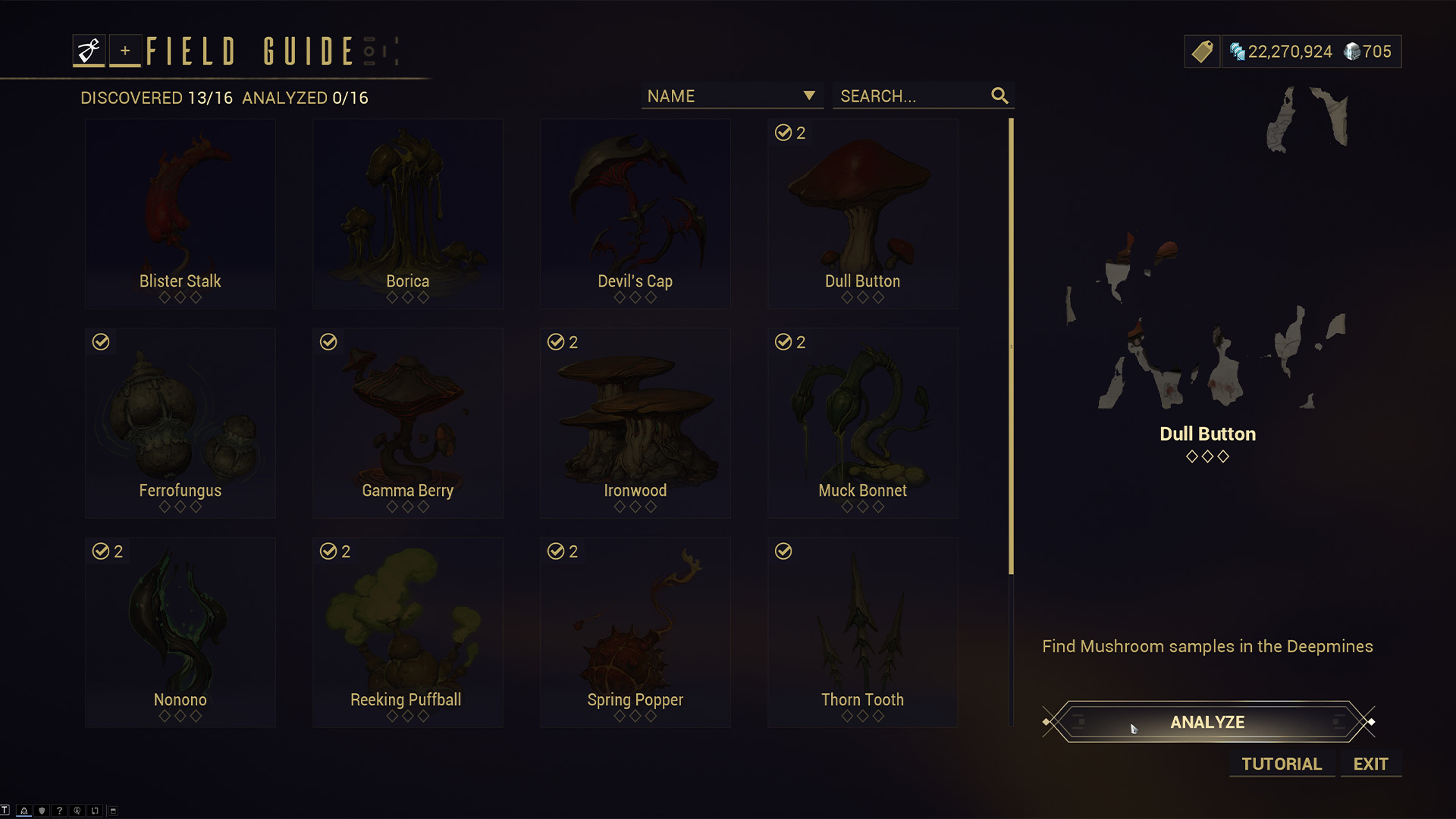This screenshot has height=819, width=1456.
Task: Exit the Field Guide
Action: 1370,764
